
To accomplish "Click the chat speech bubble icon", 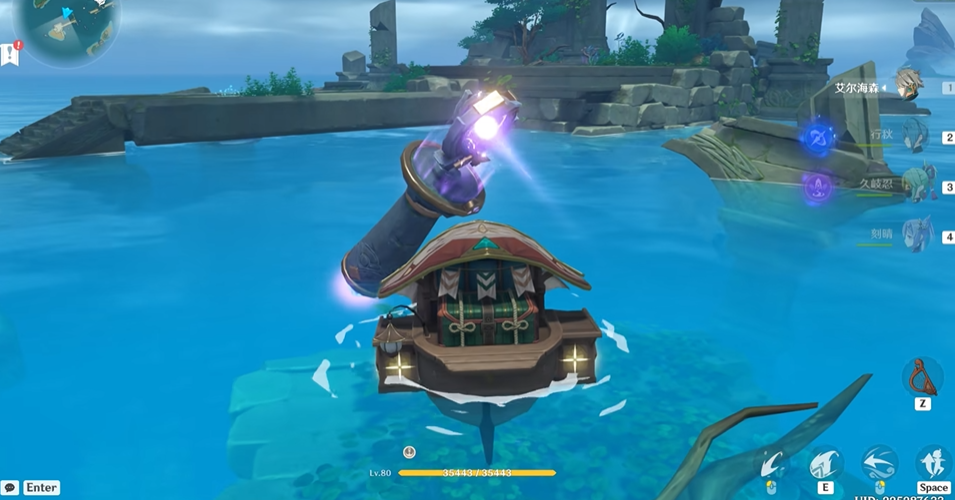I will (10, 488).
